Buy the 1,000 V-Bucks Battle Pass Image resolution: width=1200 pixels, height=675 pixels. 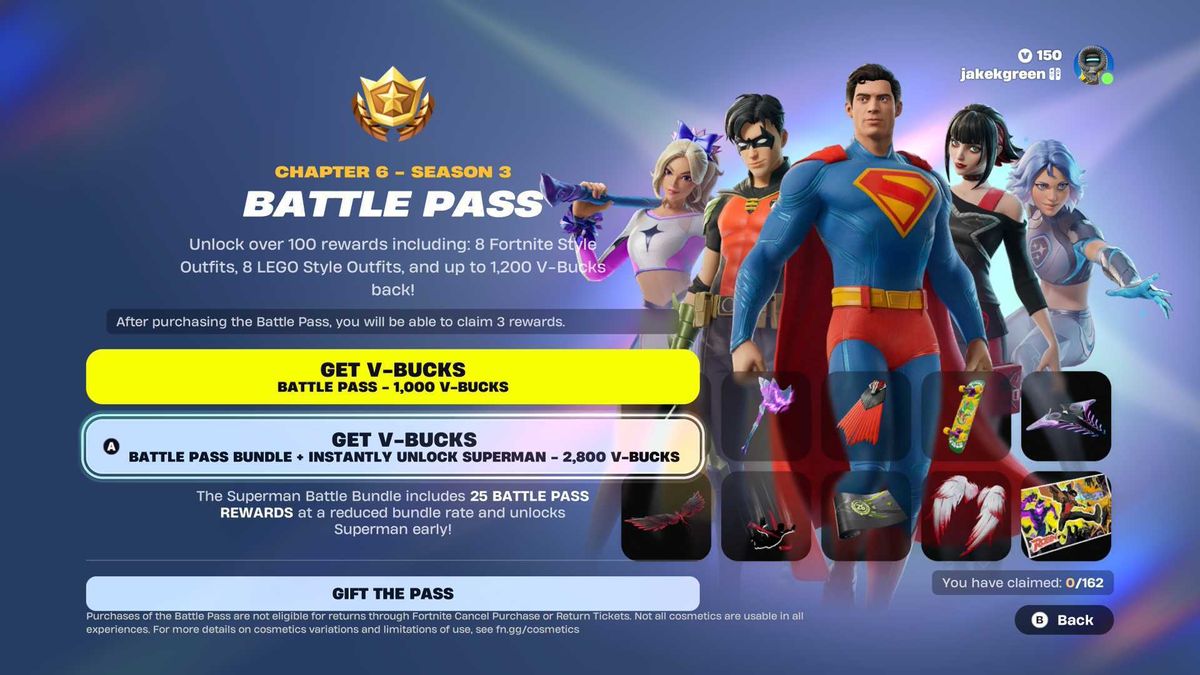pyautogui.click(x=392, y=376)
